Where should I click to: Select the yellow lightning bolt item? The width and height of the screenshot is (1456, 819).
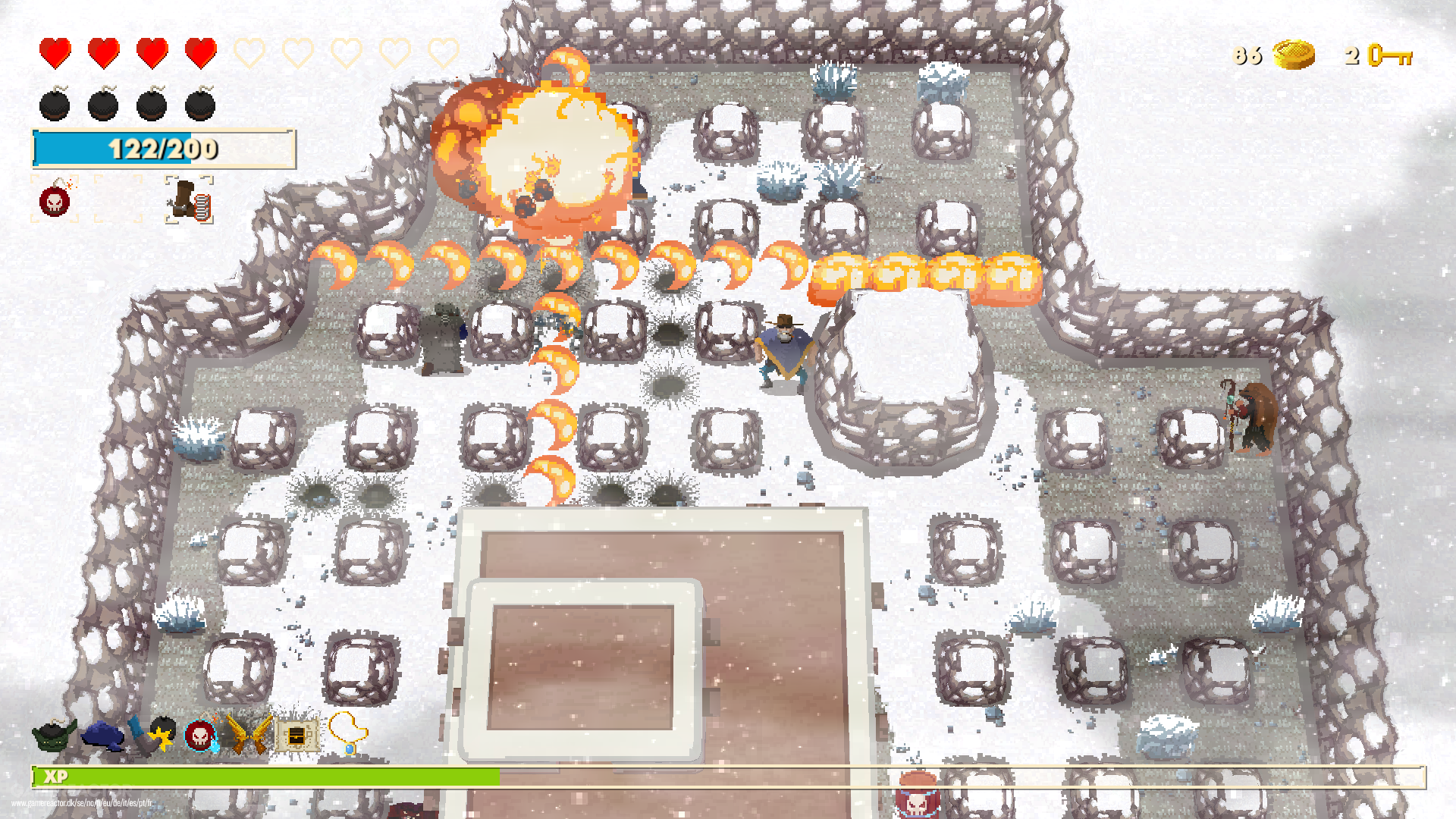[x=161, y=739]
